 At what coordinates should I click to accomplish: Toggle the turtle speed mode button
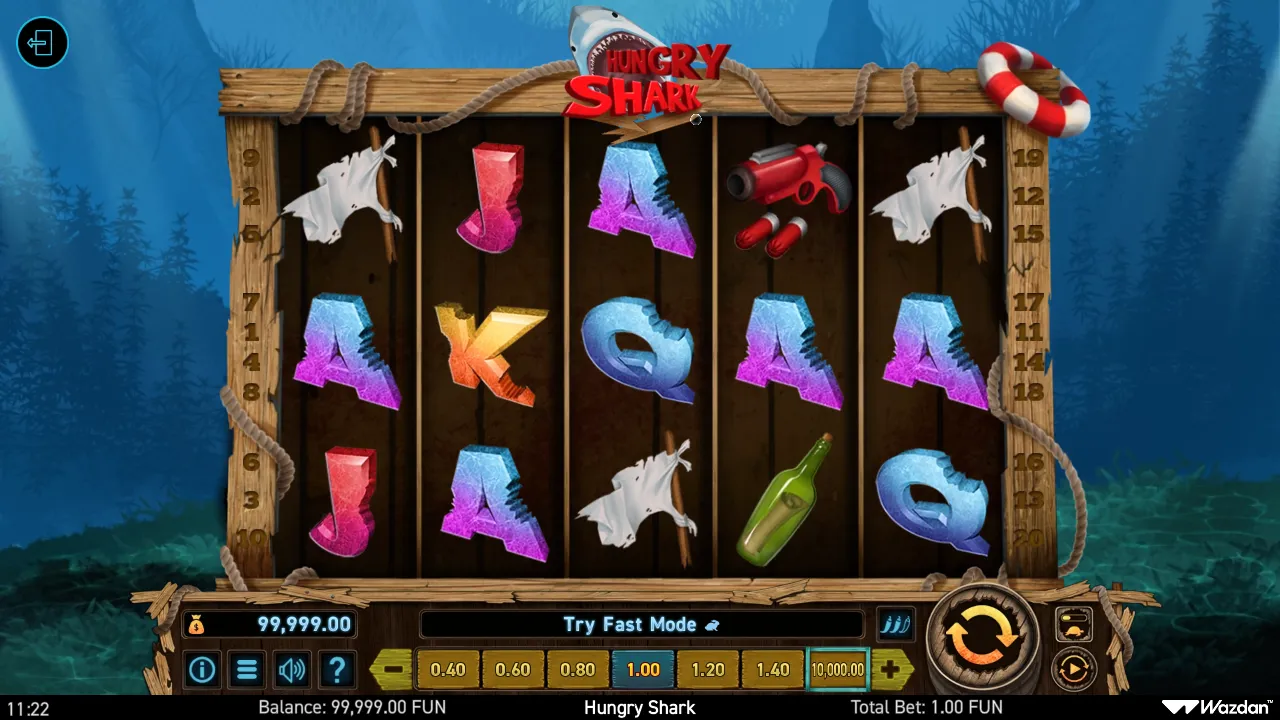(x=1074, y=625)
